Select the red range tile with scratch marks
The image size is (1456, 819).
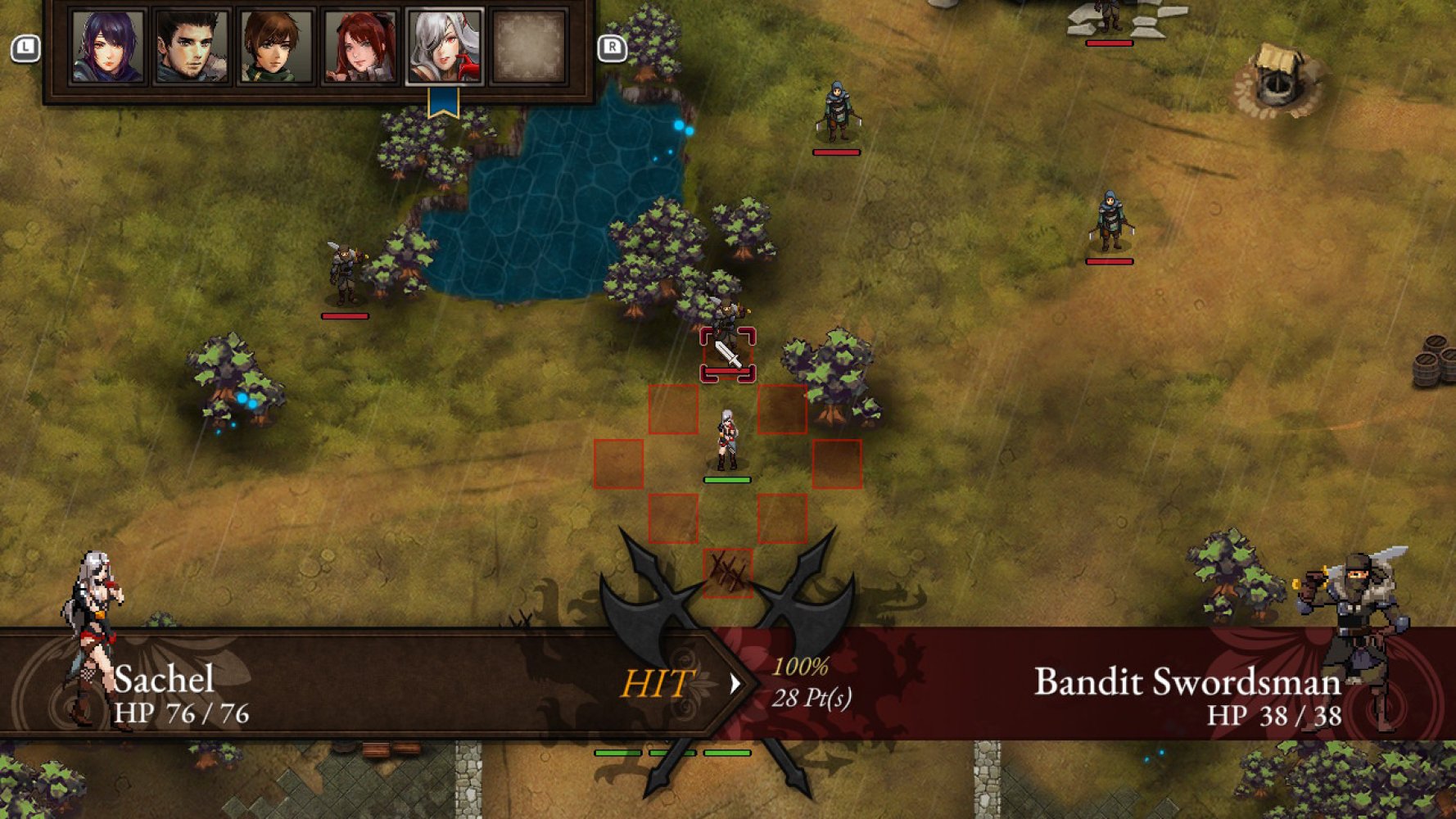pos(727,572)
